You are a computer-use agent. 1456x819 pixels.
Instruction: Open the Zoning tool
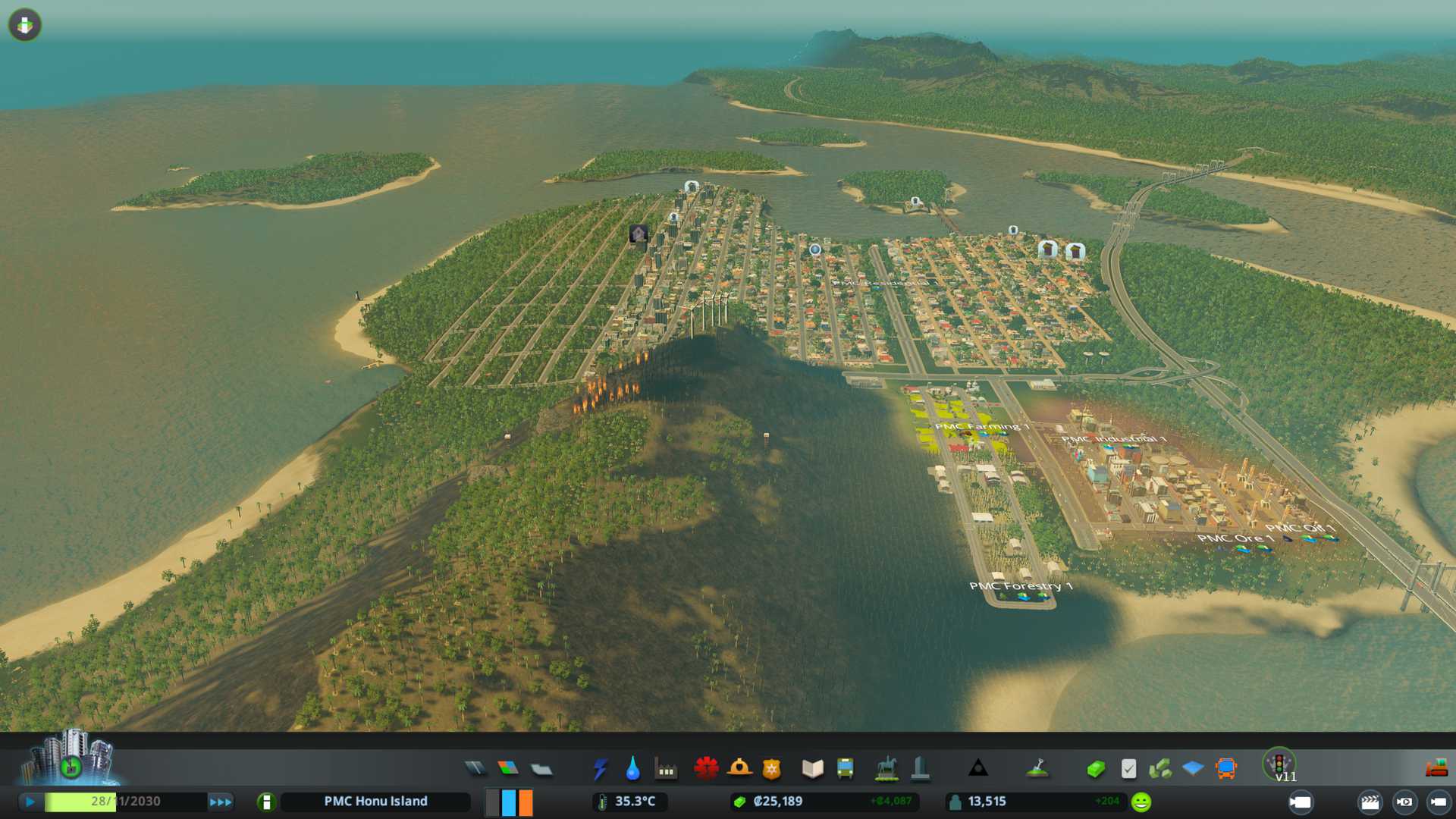508,769
